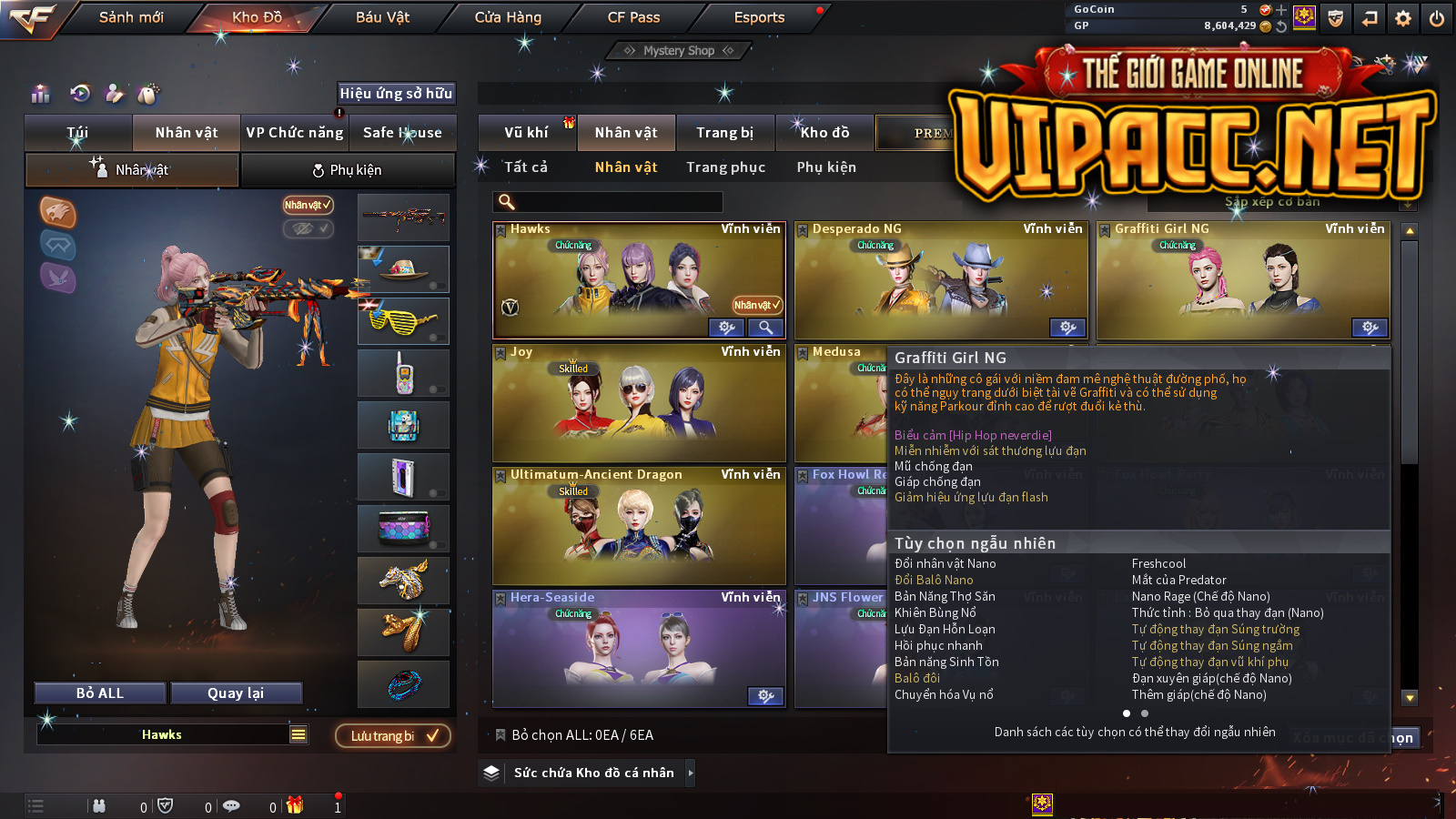
Task: Show the Trang phục filter
Action: coord(725,167)
